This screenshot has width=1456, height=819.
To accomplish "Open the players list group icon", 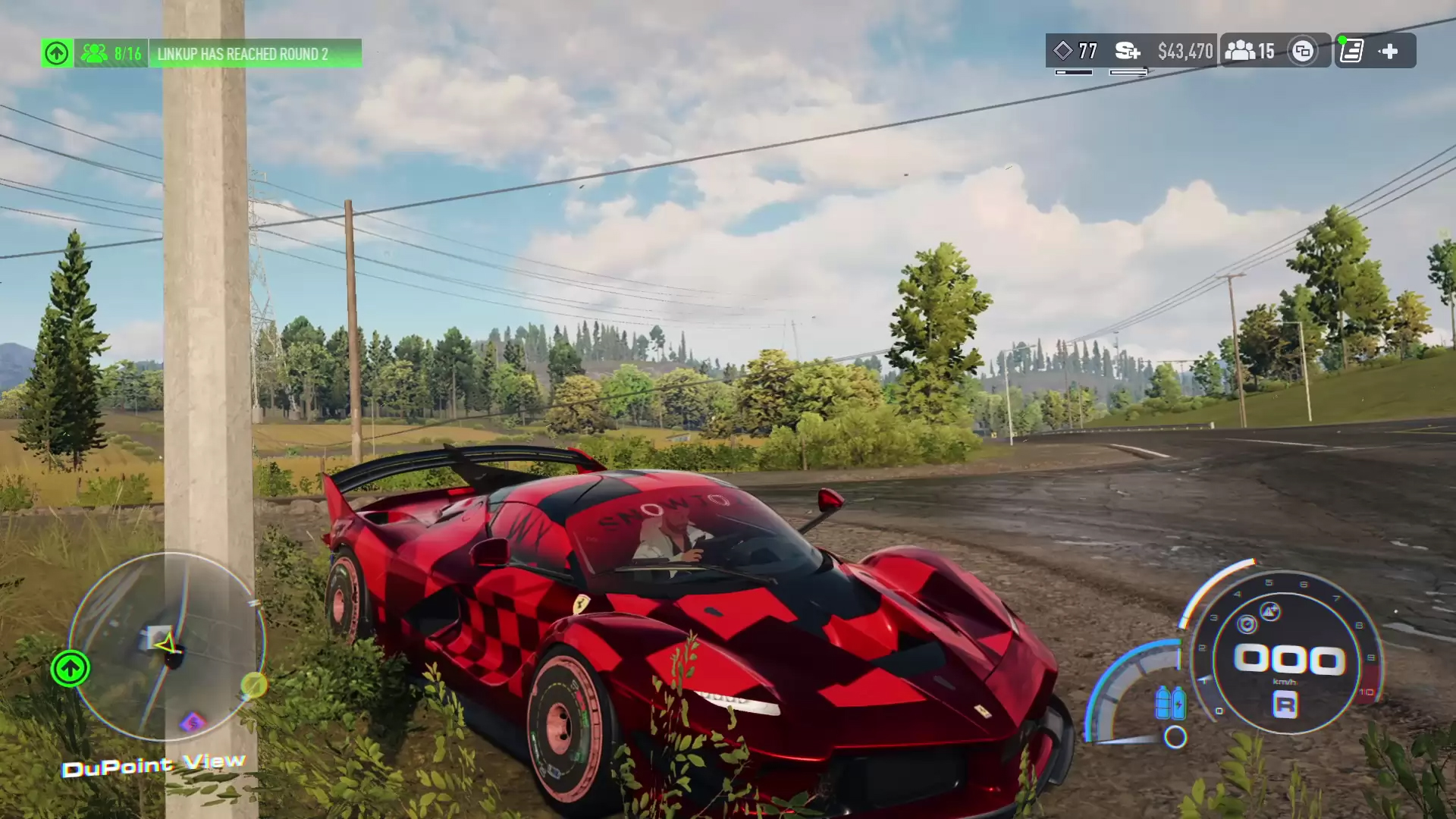I will click(1240, 51).
